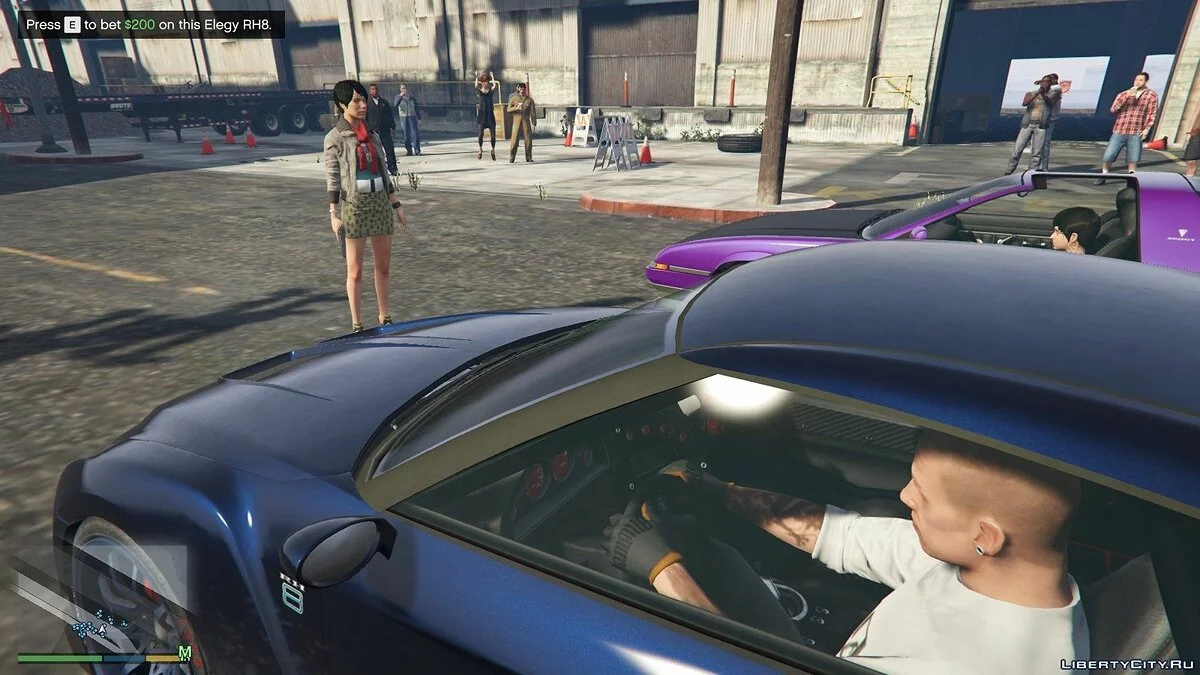Select the green M marker on the radar
Viewport: 1200px width, 675px height.
click(x=184, y=653)
